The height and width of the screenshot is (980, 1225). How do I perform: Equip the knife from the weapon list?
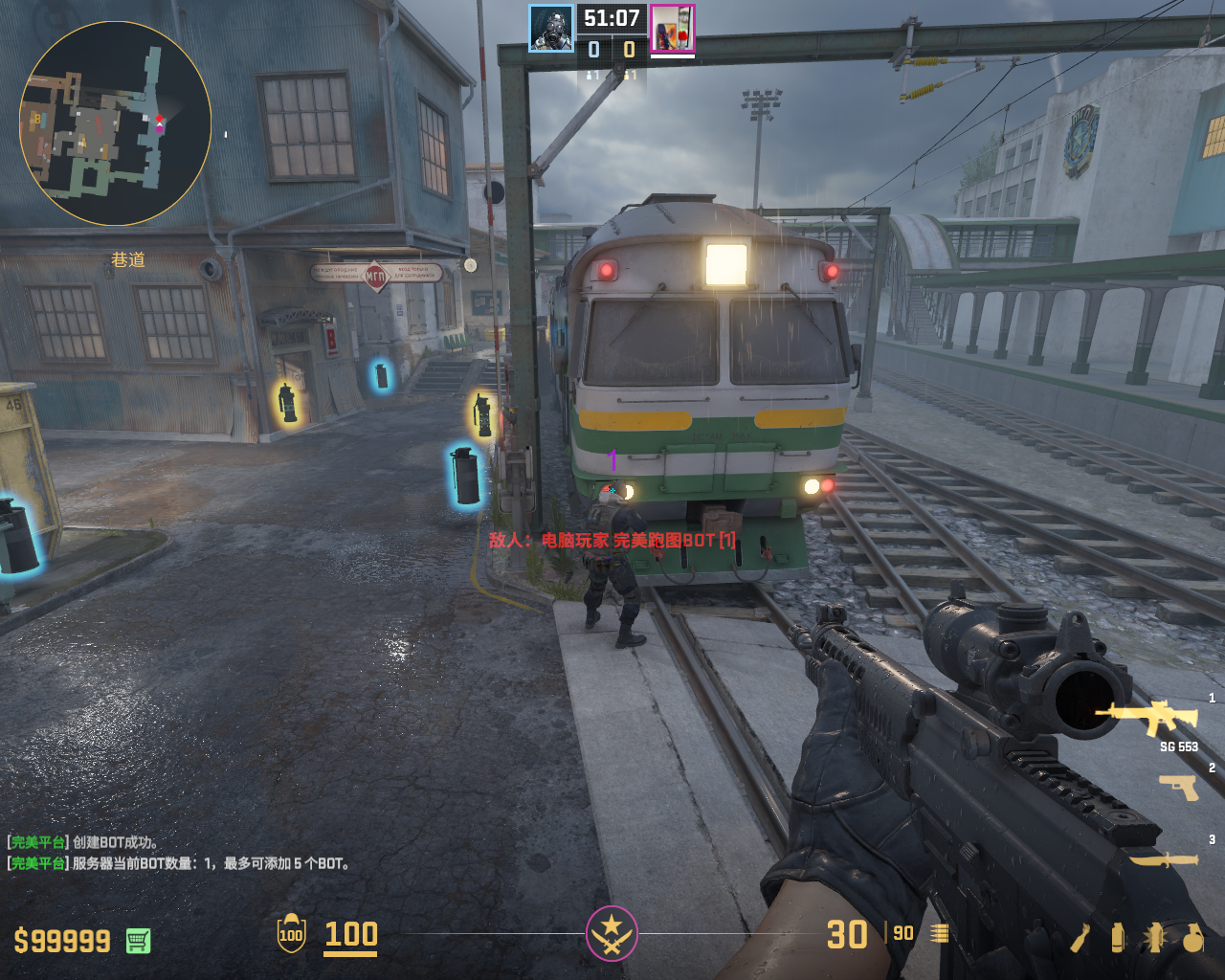[1164, 858]
